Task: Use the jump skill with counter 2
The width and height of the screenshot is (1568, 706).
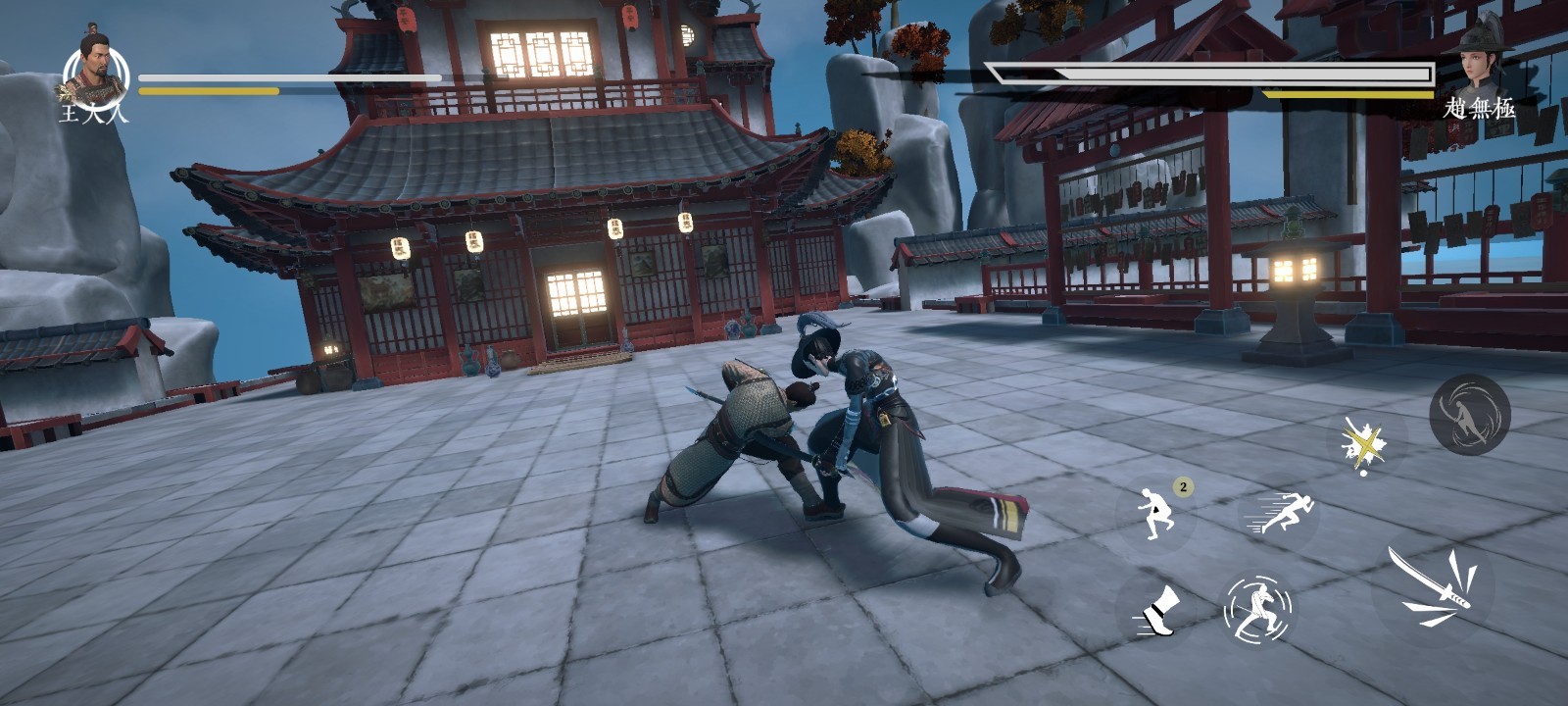Action: [1155, 513]
